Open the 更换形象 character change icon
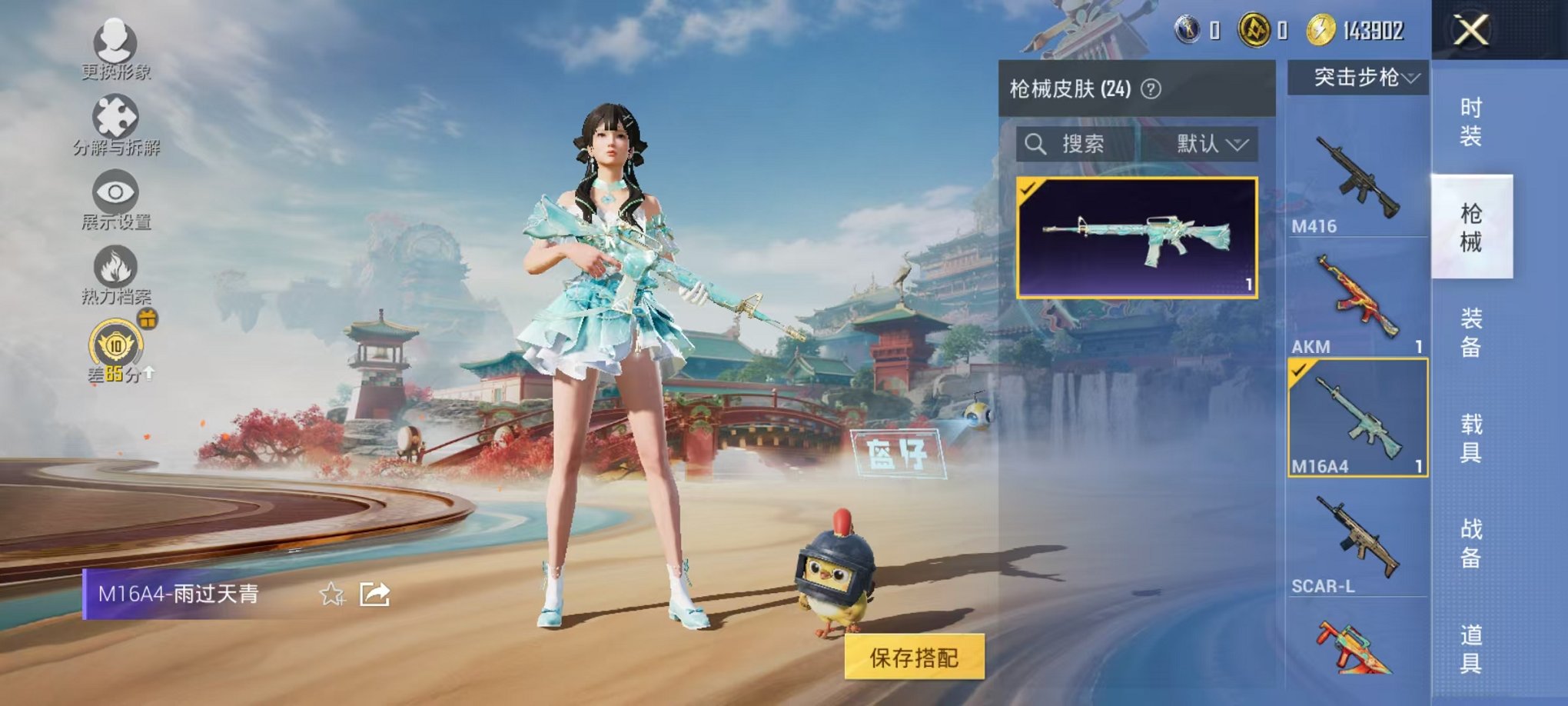The height and width of the screenshot is (706, 1568). point(114,42)
